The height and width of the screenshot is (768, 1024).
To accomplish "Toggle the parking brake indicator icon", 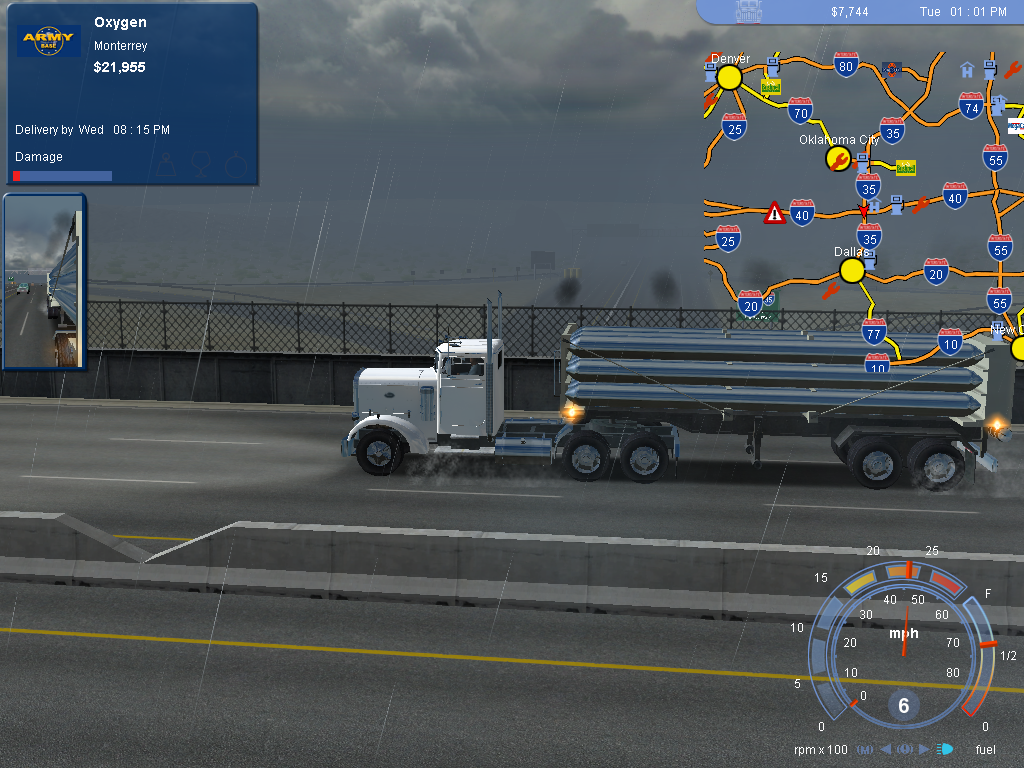I will pyautogui.click(x=905, y=749).
